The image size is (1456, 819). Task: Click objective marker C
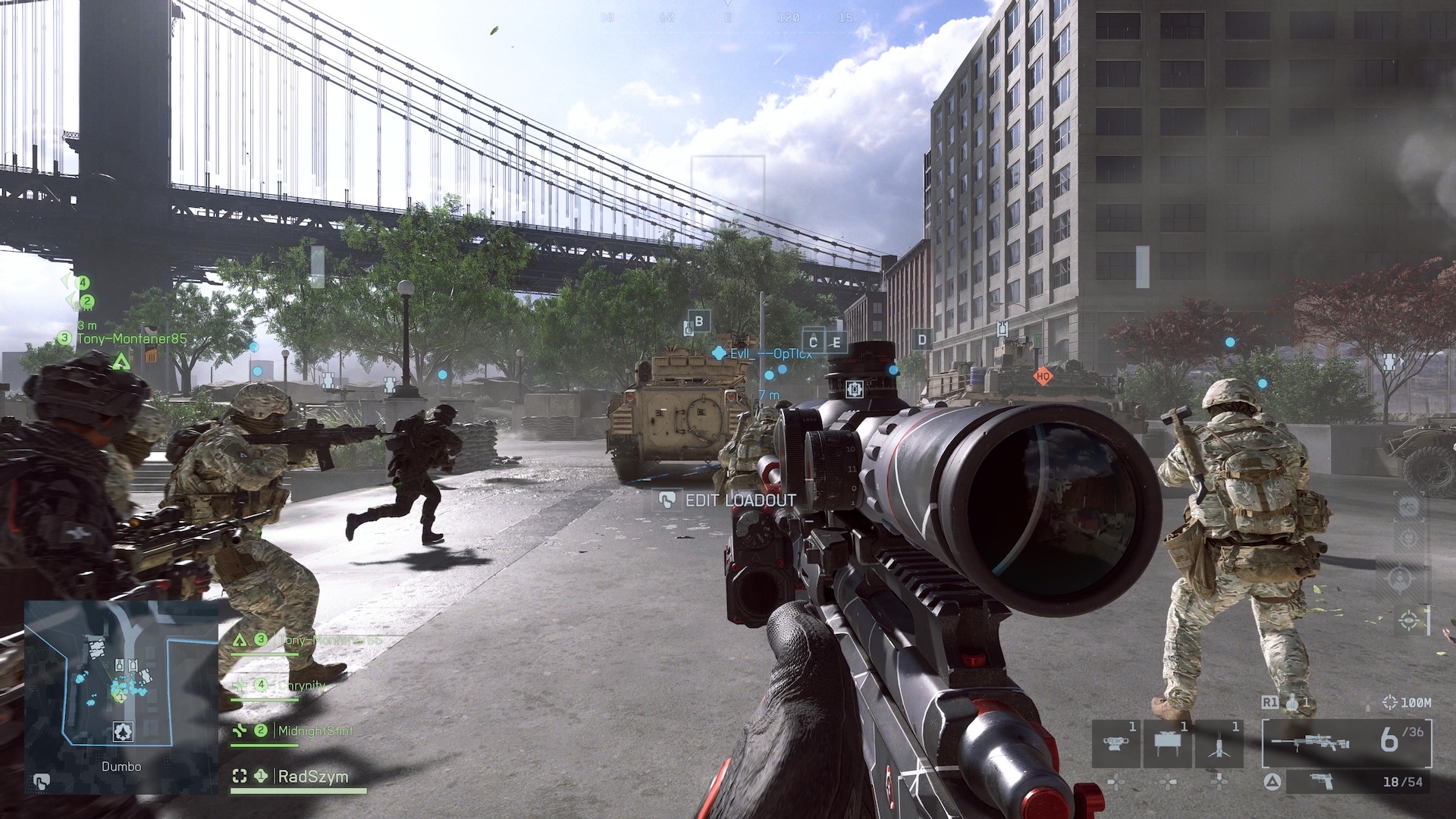click(x=814, y=341)
